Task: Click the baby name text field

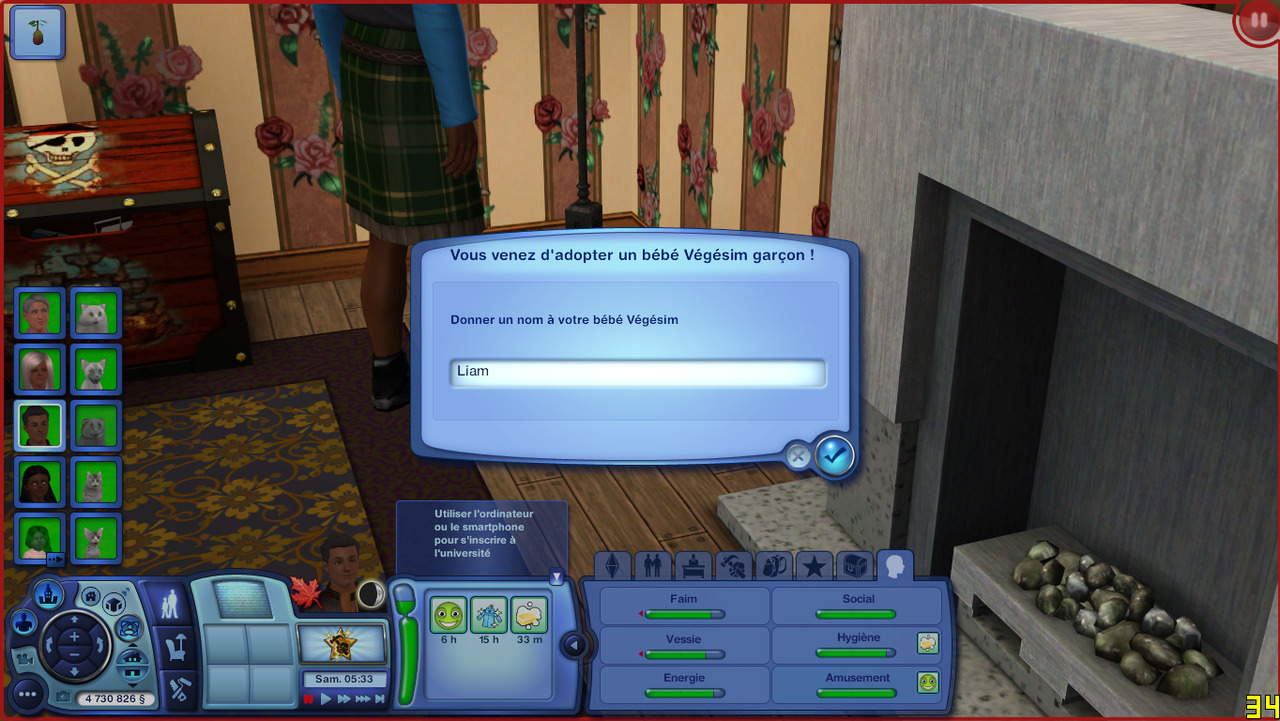Action: click(637, 372)
